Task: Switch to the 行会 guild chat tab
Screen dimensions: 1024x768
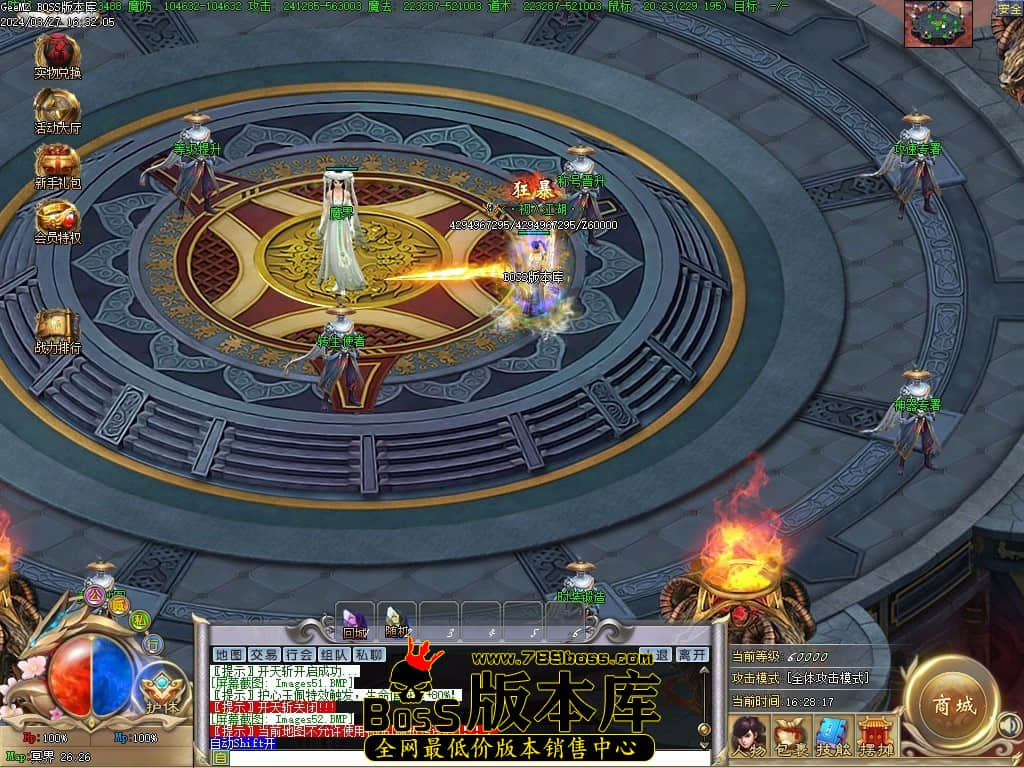Action: click(299, 654)
